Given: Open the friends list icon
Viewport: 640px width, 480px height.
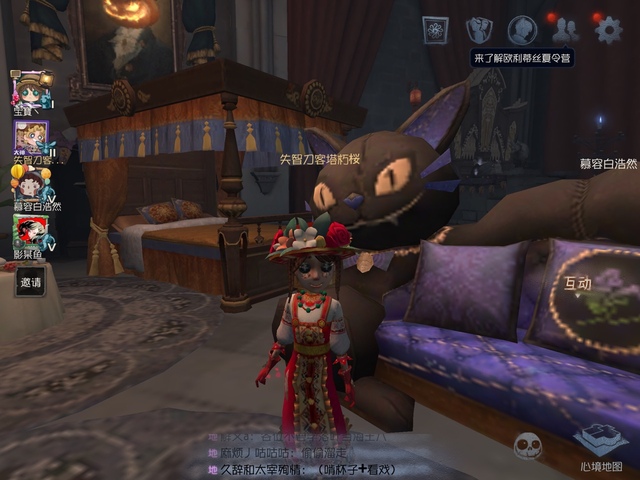Looking at the screenshot, I should pos(565,30).
